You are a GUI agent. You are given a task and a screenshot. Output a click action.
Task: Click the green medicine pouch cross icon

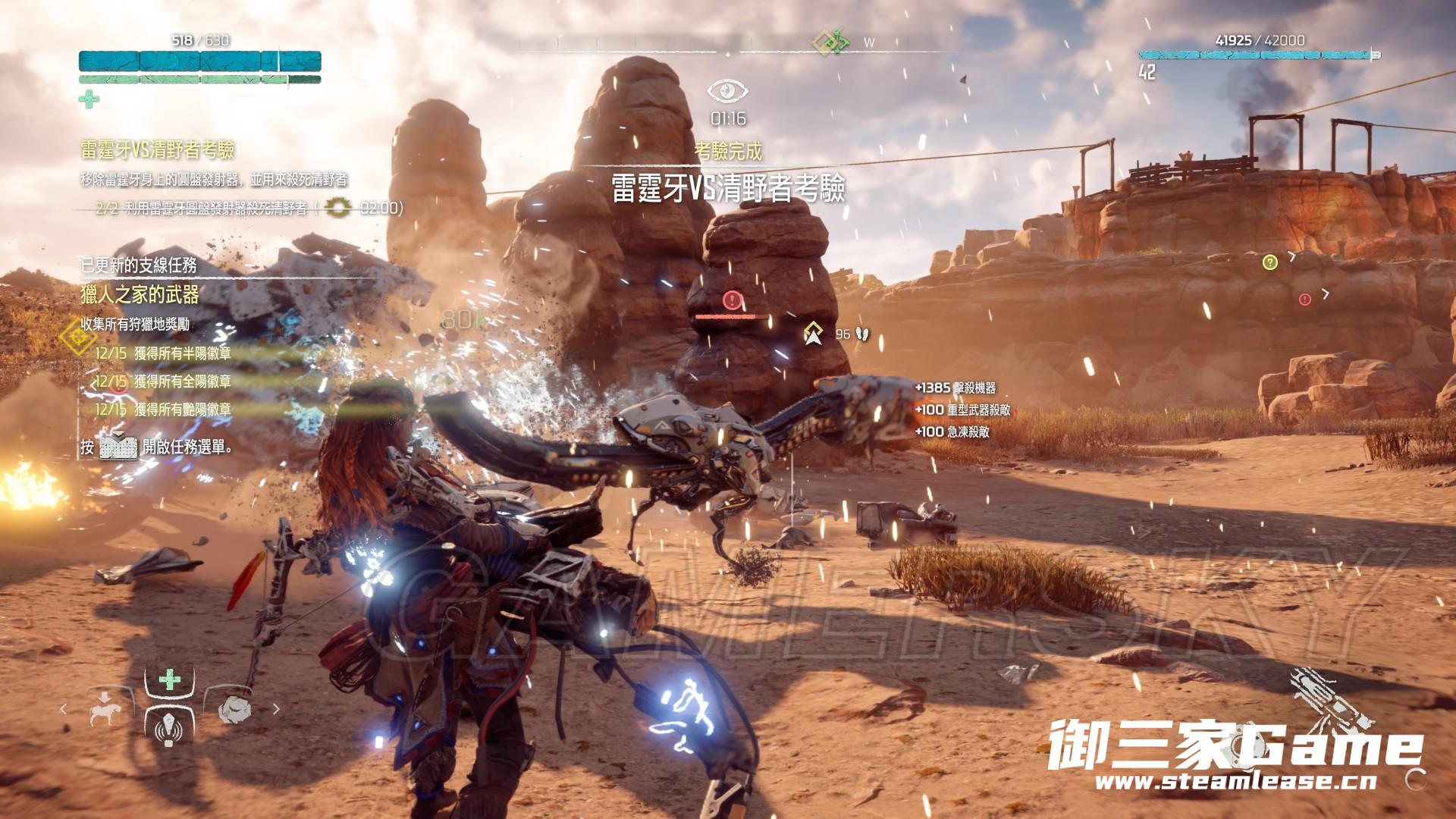pyautogui.click(x=89, y=99)
